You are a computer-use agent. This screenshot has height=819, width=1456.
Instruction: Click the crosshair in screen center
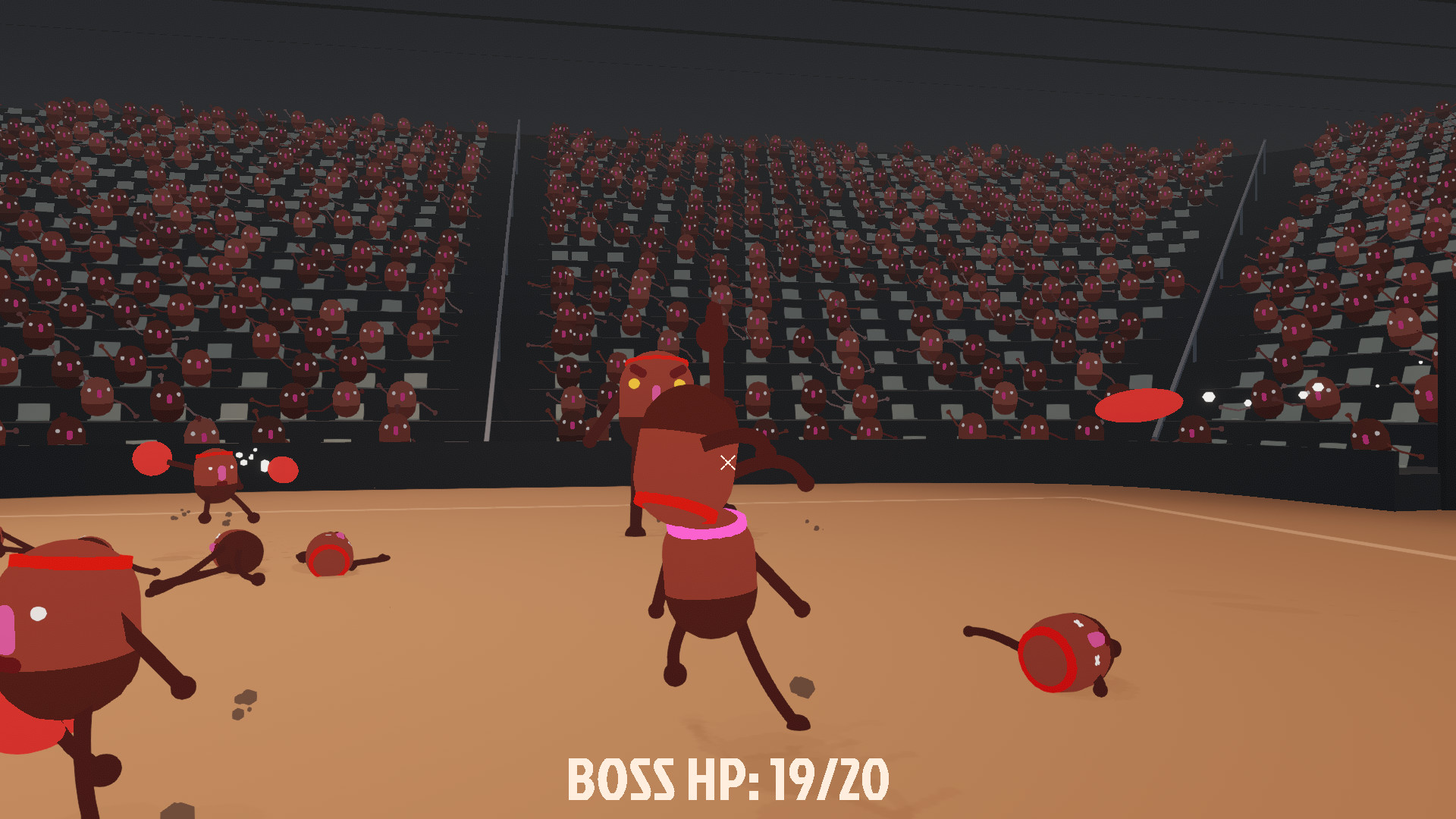coord(728,461)
